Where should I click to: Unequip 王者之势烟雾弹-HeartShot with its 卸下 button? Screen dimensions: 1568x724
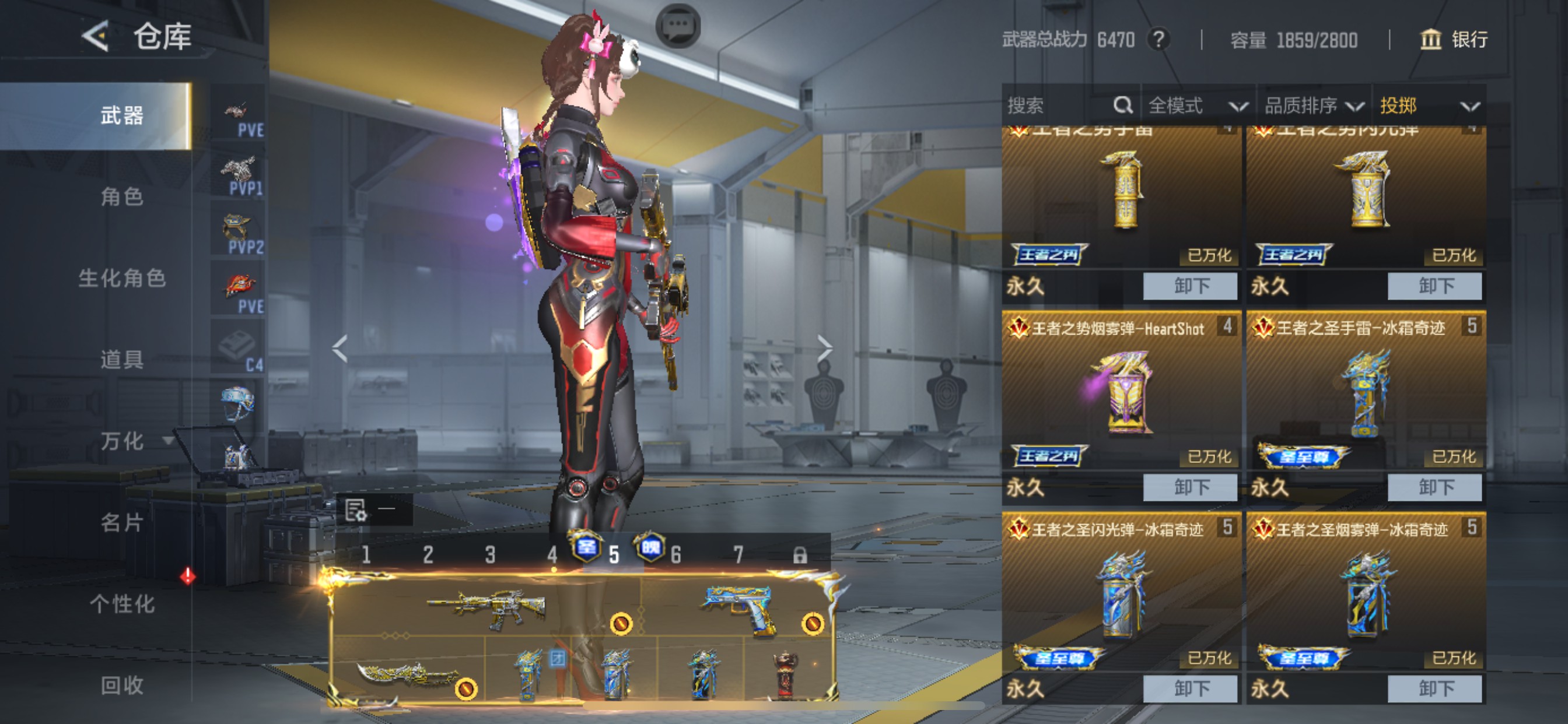pyautogui.click(x=1190, y=487)
